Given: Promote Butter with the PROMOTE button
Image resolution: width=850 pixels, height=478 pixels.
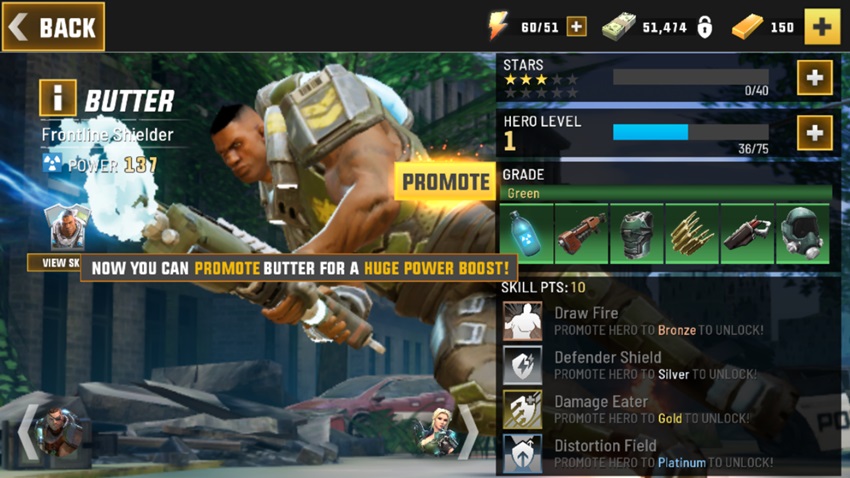Looking at the screenshot, I should coord(445,182).
